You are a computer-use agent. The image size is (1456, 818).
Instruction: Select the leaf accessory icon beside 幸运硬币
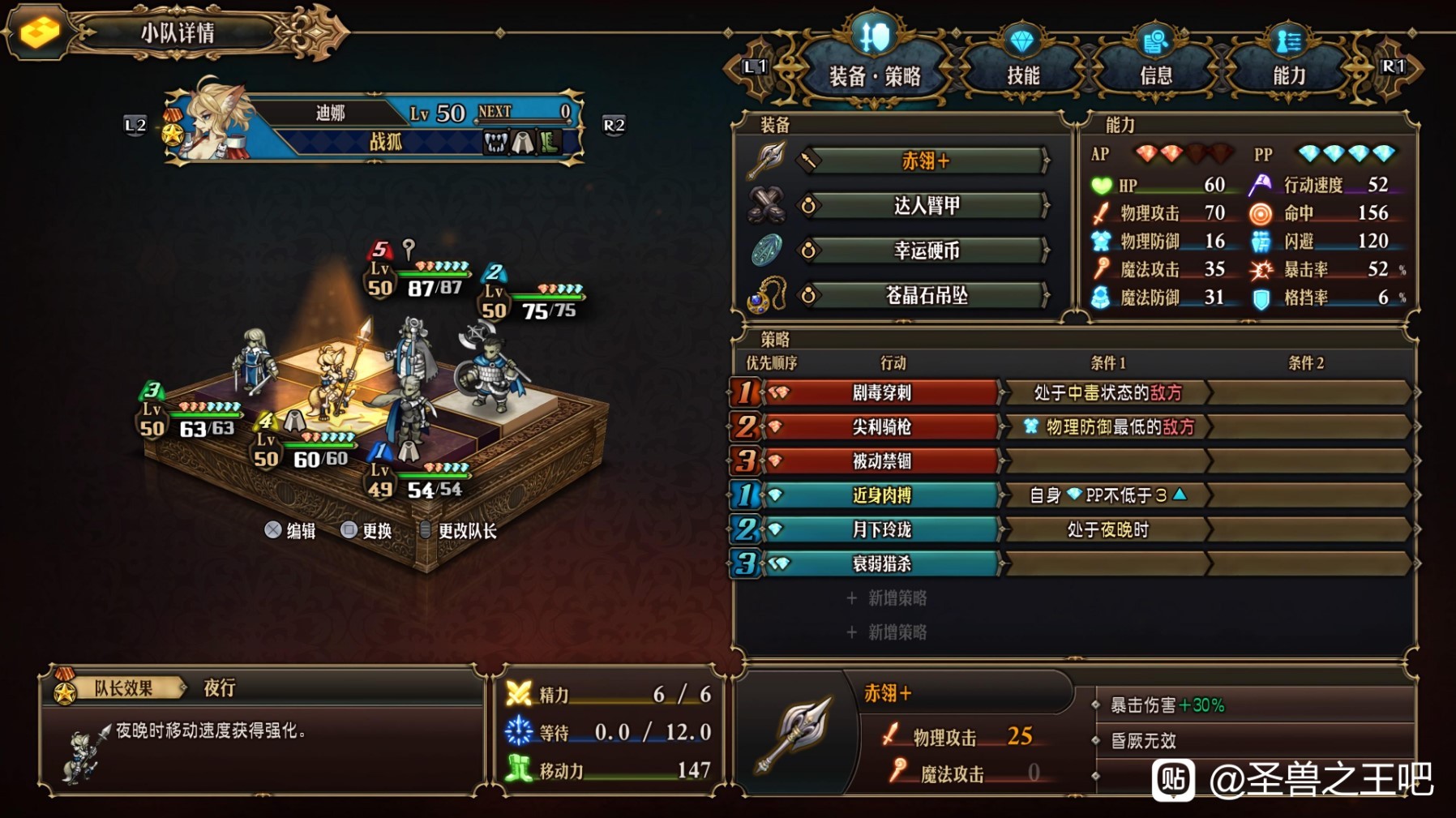[769, 251]
